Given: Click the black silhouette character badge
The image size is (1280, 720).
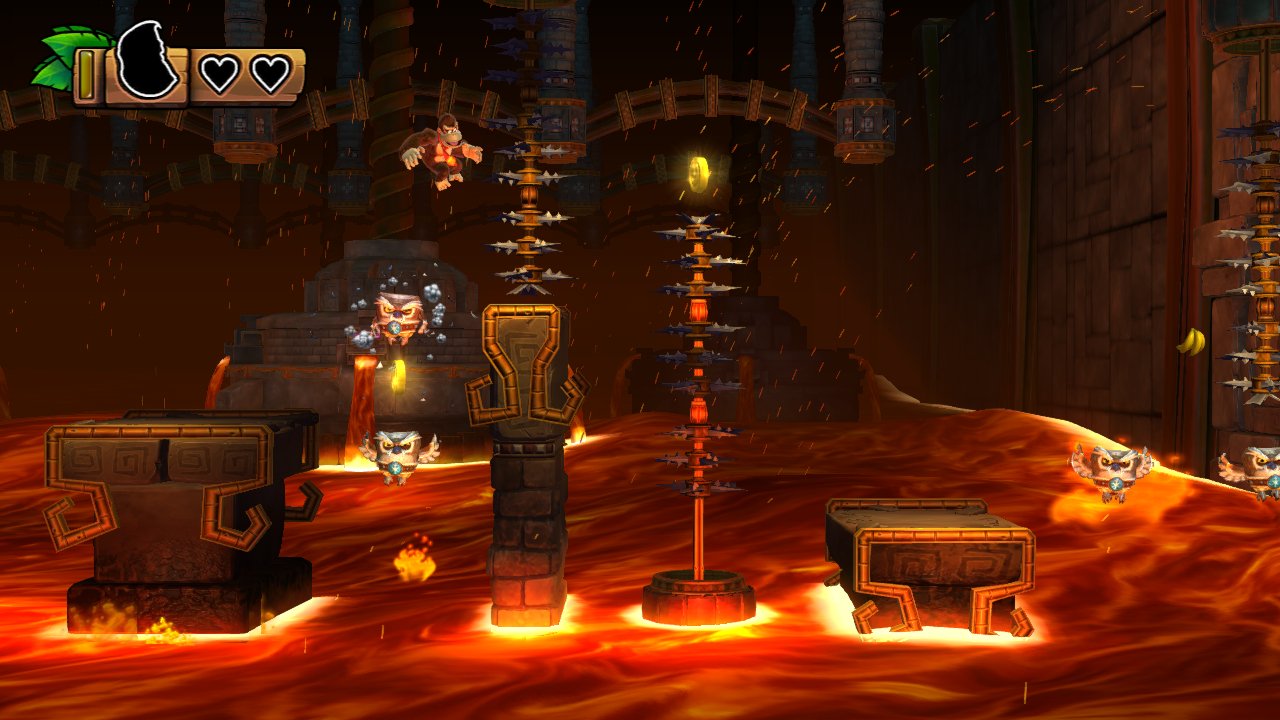Looking at the screenshot, I should point(146,62).
